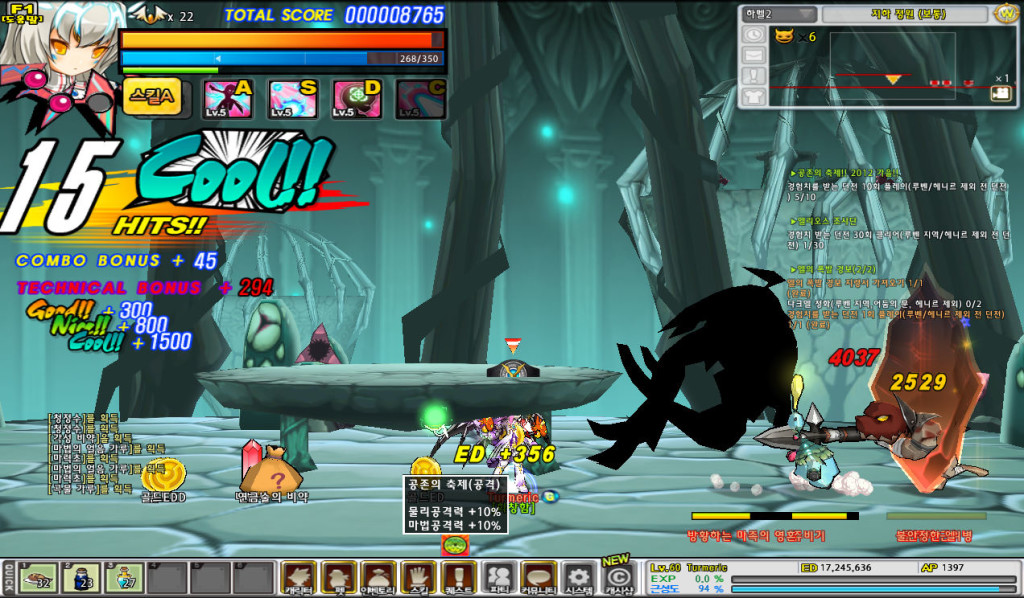Activate the skill in slot D

(356, 99)
